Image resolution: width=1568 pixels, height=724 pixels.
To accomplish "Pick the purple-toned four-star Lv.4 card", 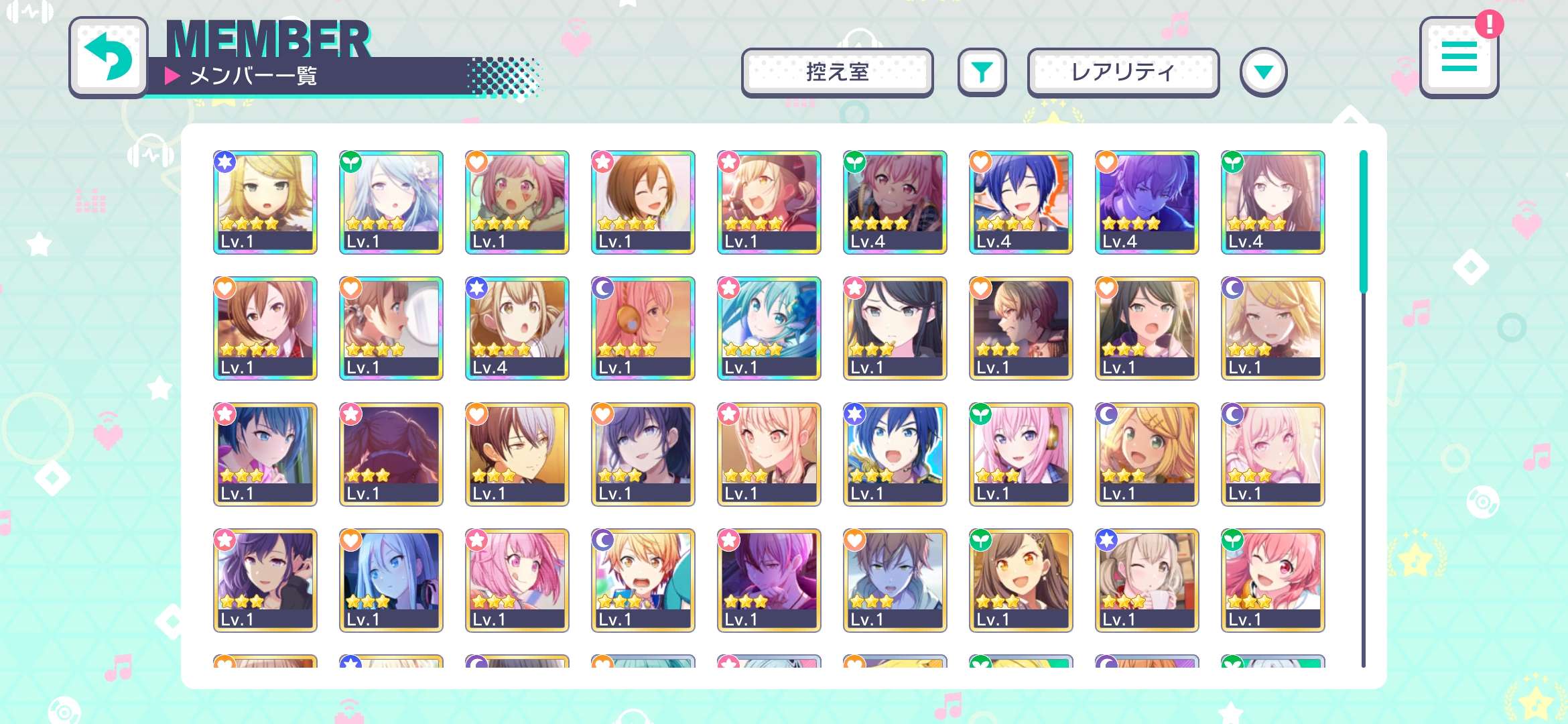I will (x=1147, y=202).
